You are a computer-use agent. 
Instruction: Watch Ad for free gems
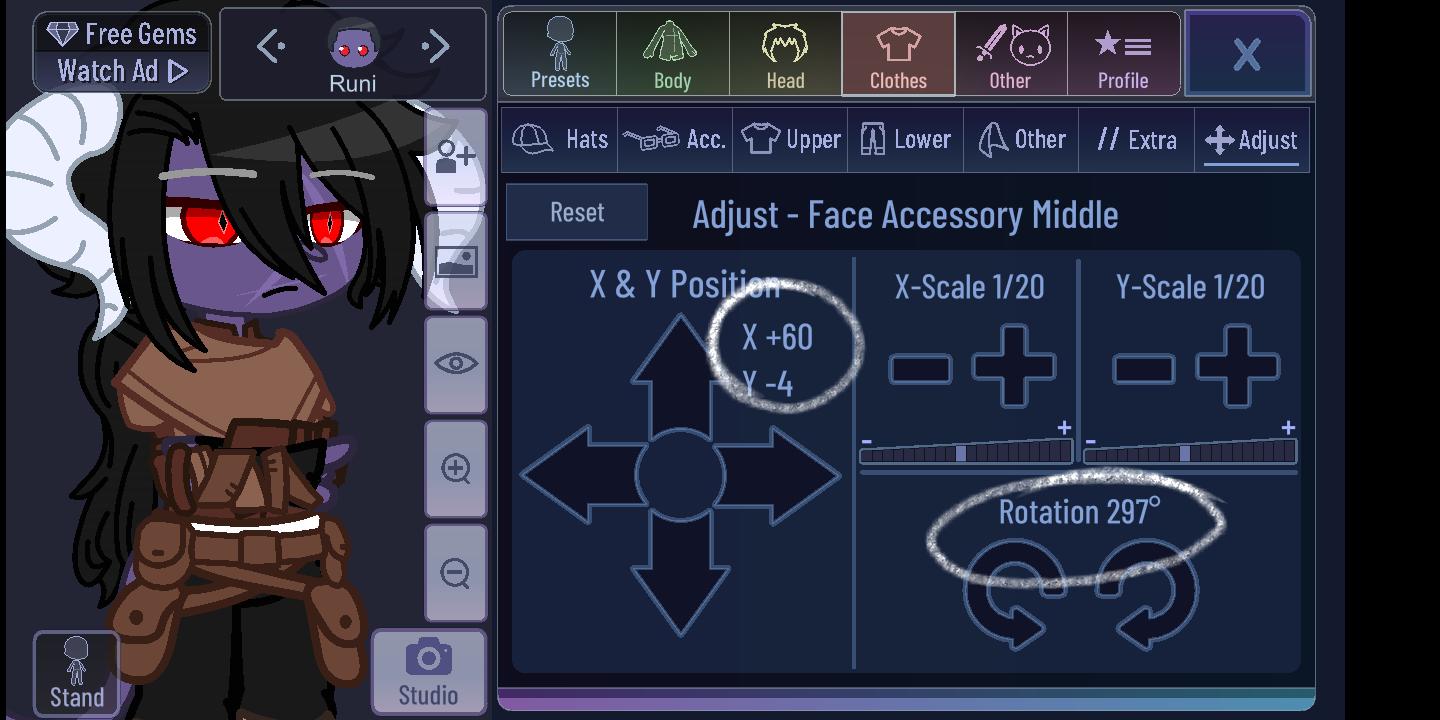tap(122, 71)
